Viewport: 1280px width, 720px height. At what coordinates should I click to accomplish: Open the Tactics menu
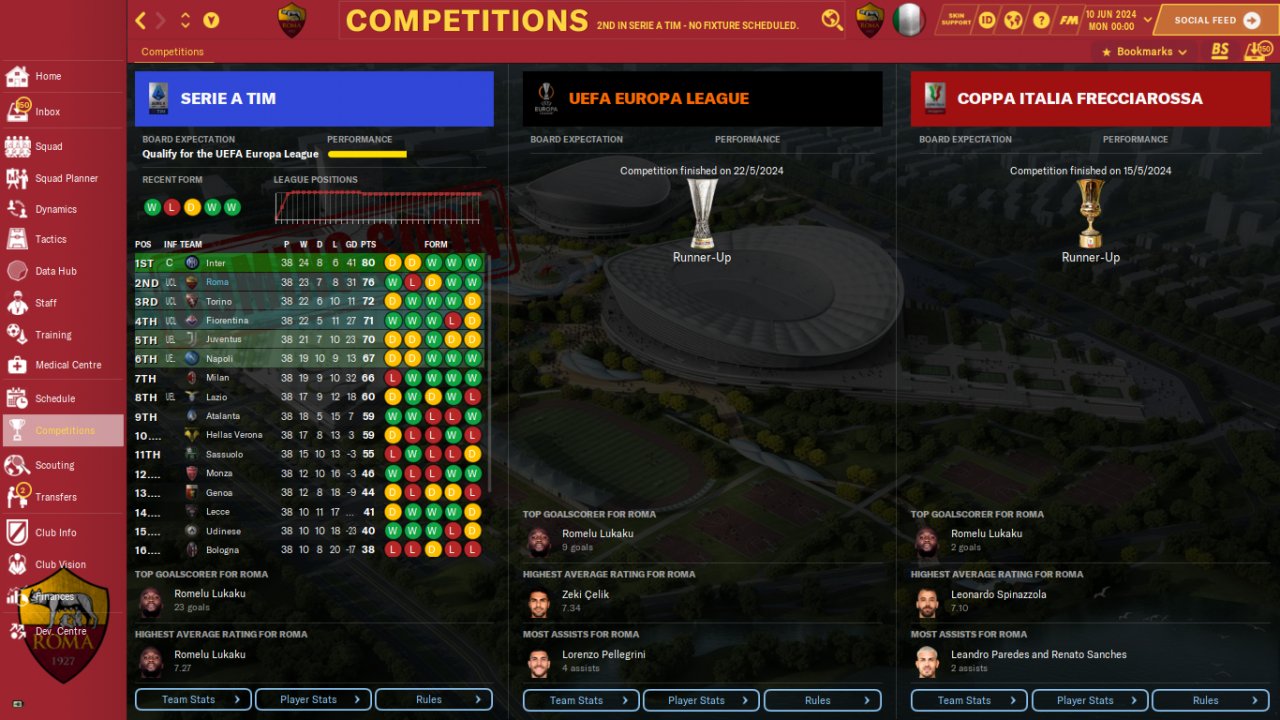tap(50, 239)
